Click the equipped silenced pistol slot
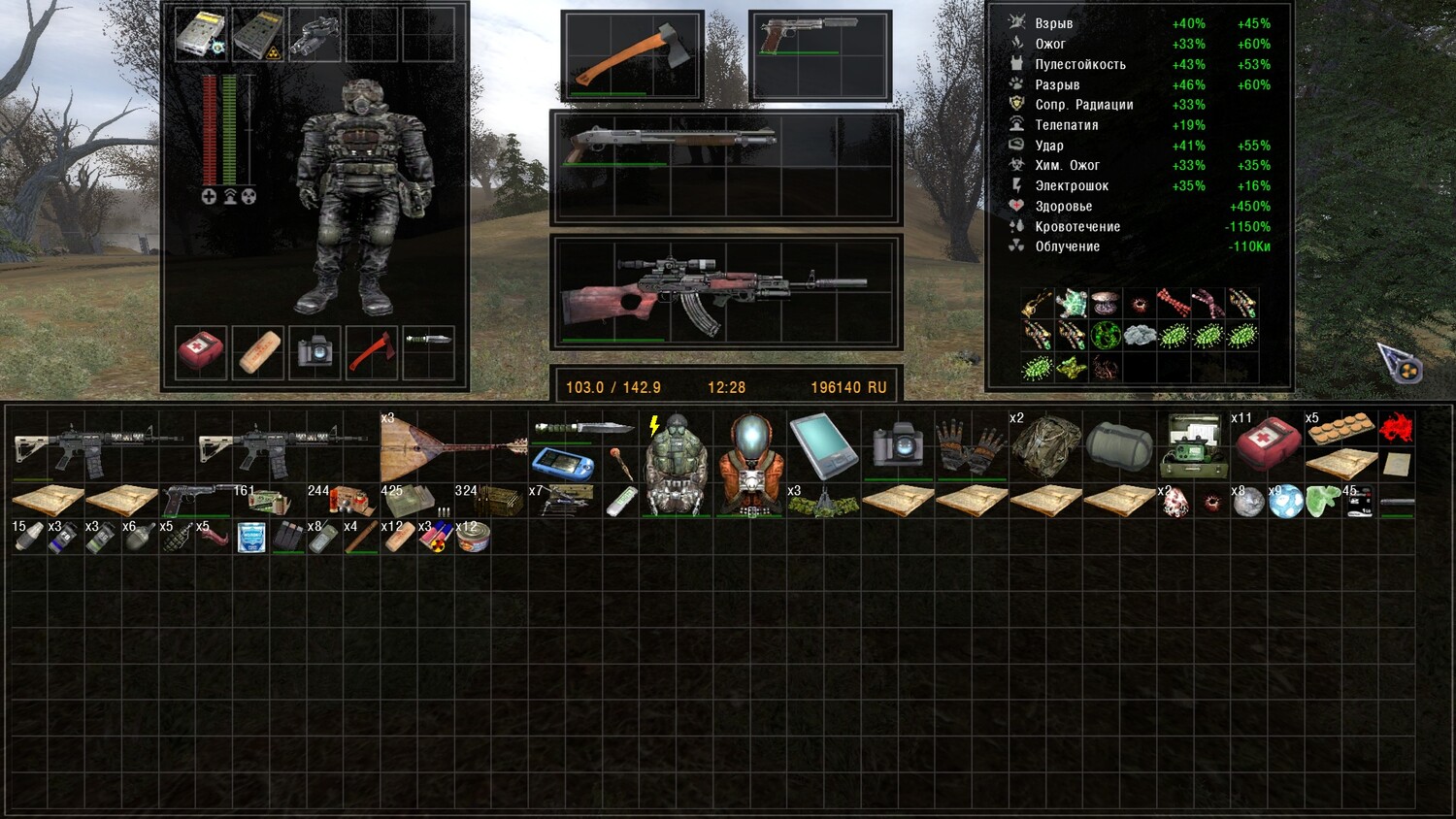 (820, 54)
